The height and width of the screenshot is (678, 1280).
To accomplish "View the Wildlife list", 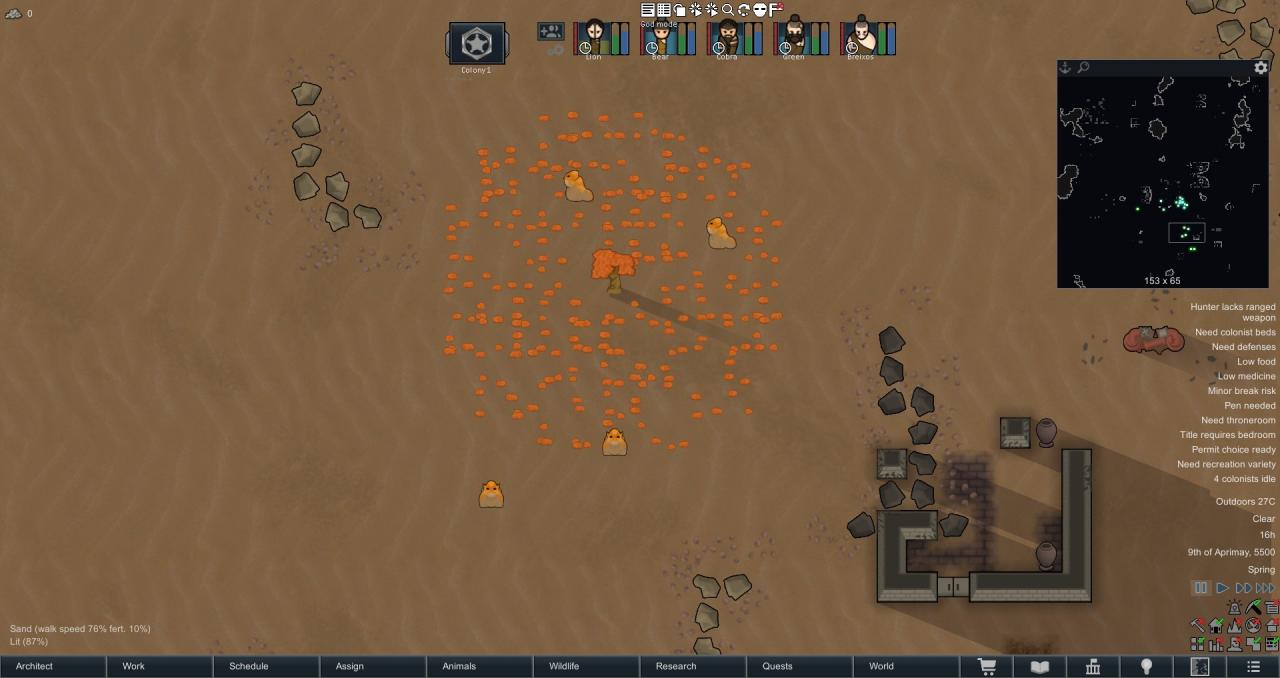I will (564, 666).
